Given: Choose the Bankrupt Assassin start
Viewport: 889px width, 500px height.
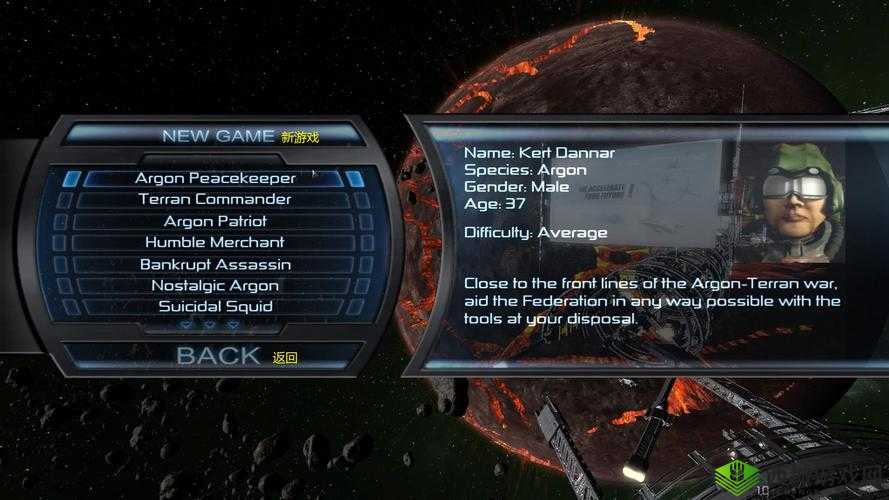Looking at the screenshot, I should 215,264.
